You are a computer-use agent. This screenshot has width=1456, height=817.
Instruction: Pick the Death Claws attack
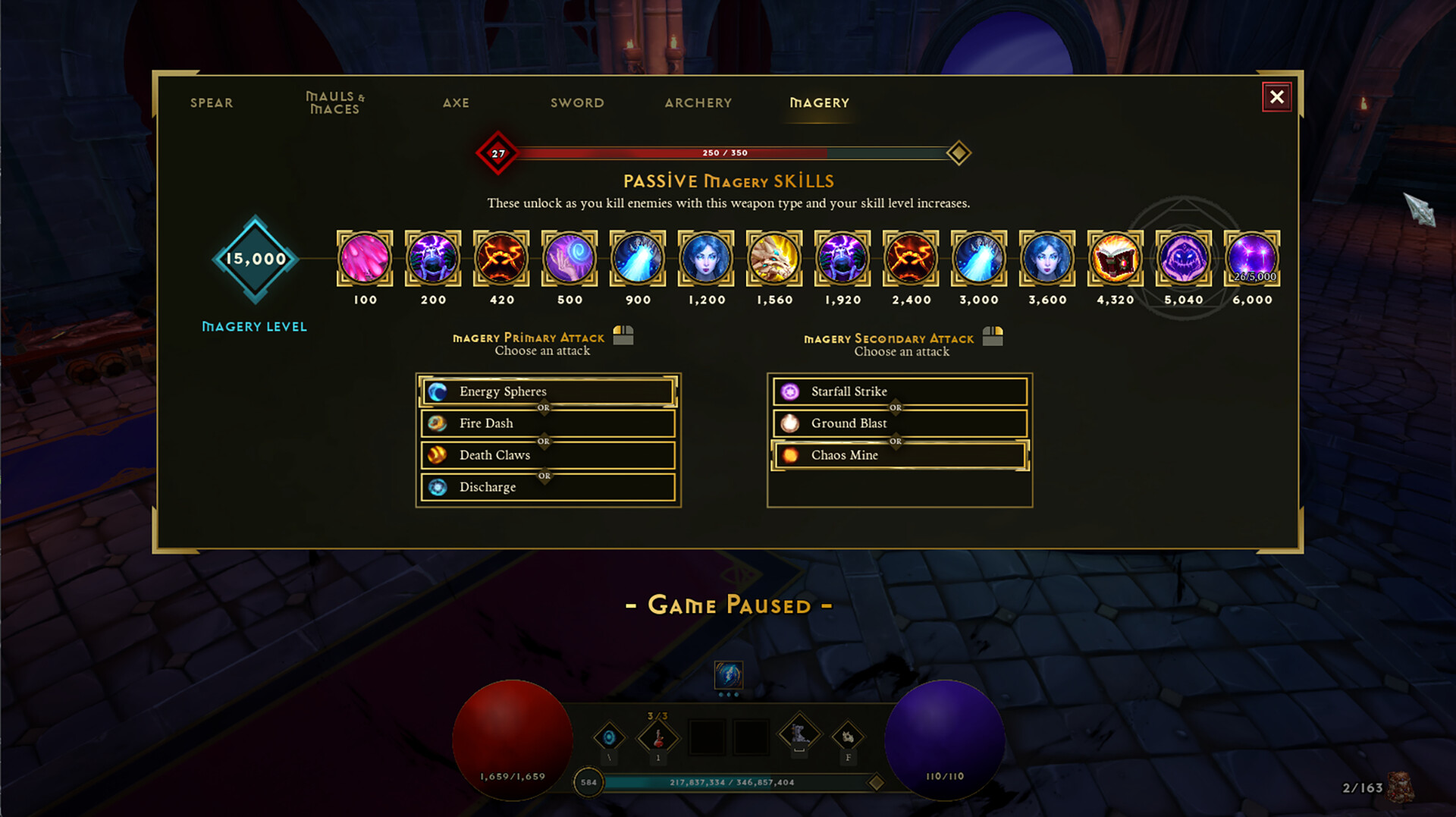(548, 455)
